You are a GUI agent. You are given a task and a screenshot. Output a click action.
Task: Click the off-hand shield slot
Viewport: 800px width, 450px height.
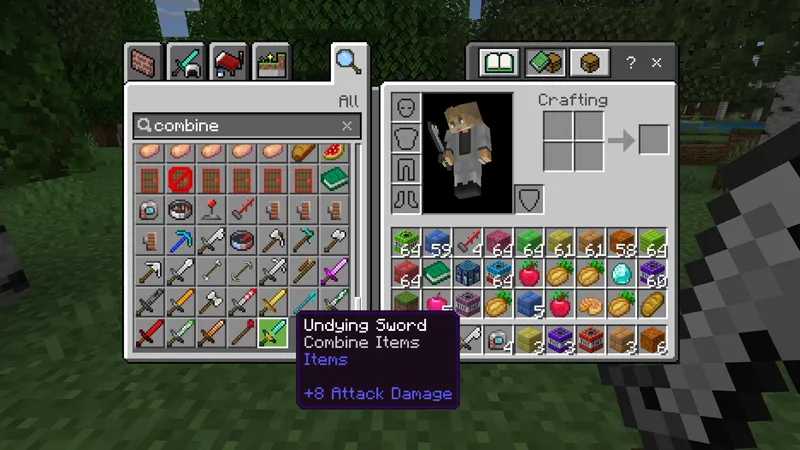coord(529,199)
